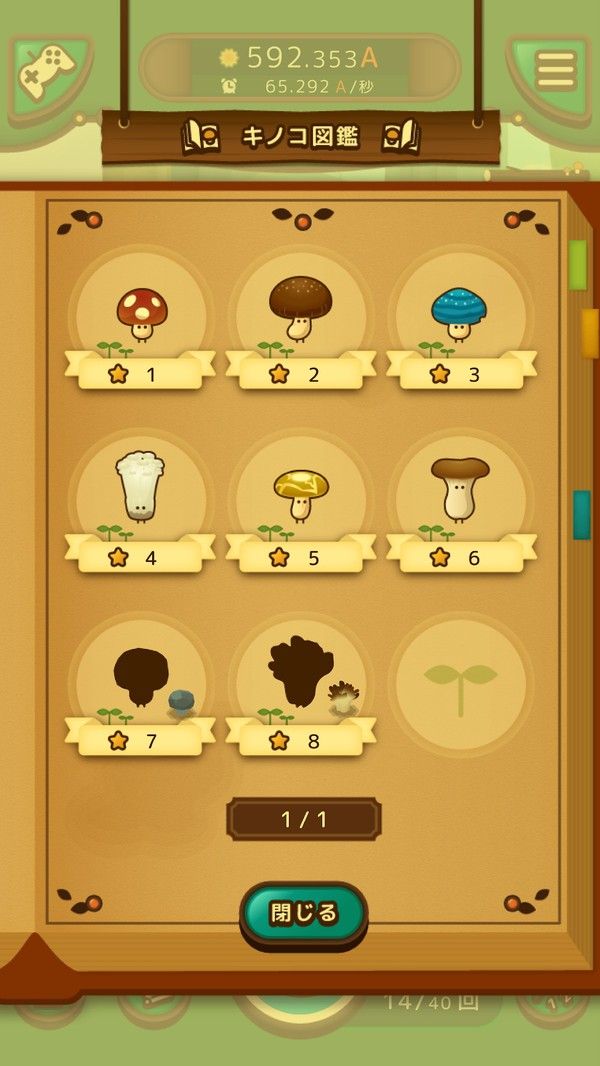Switch to the orange bookmark tab
The image size is (600, 1066).
pyautogui.click(x=589, y=333)
